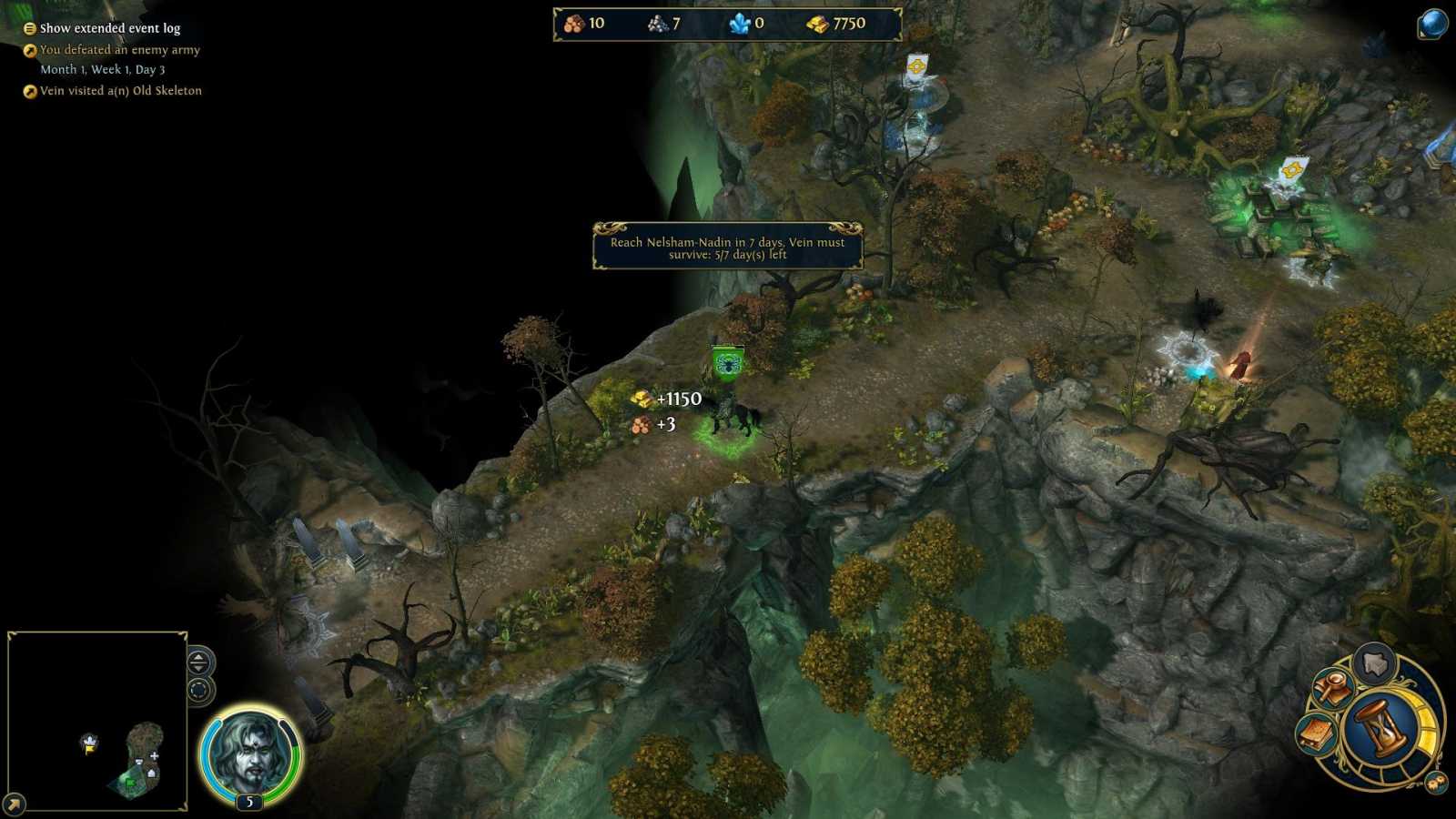Toggle the round filter button beside the minimap
The image size is (1456, 819).
click(x=199, y=690)
